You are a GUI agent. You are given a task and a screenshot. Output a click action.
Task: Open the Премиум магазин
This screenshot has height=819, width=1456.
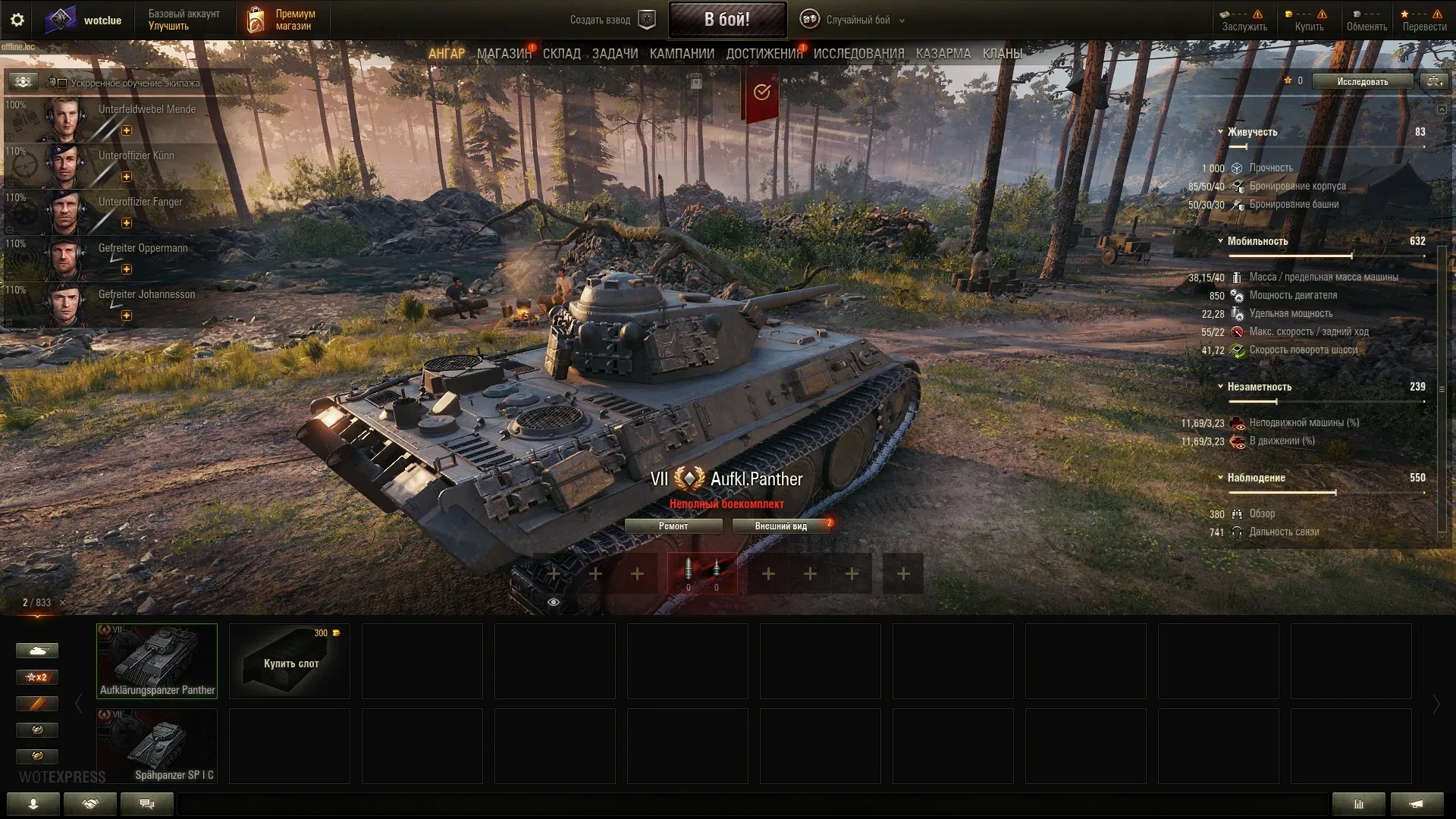click(281, 20)
